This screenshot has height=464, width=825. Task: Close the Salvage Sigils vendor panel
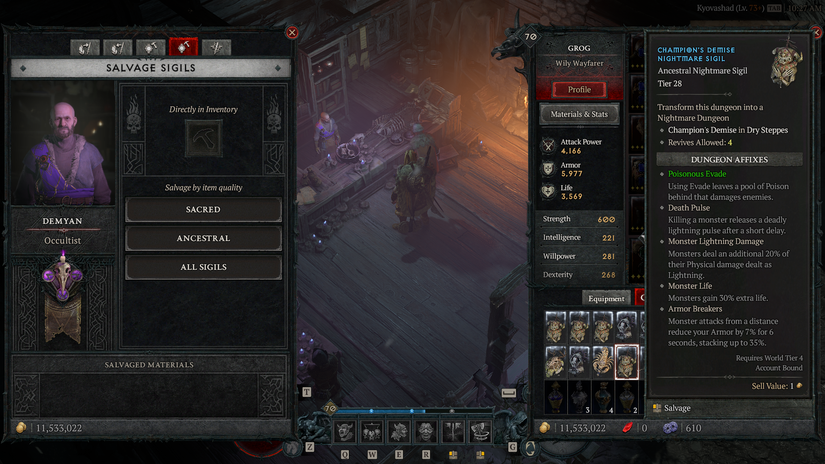[292, 32]
